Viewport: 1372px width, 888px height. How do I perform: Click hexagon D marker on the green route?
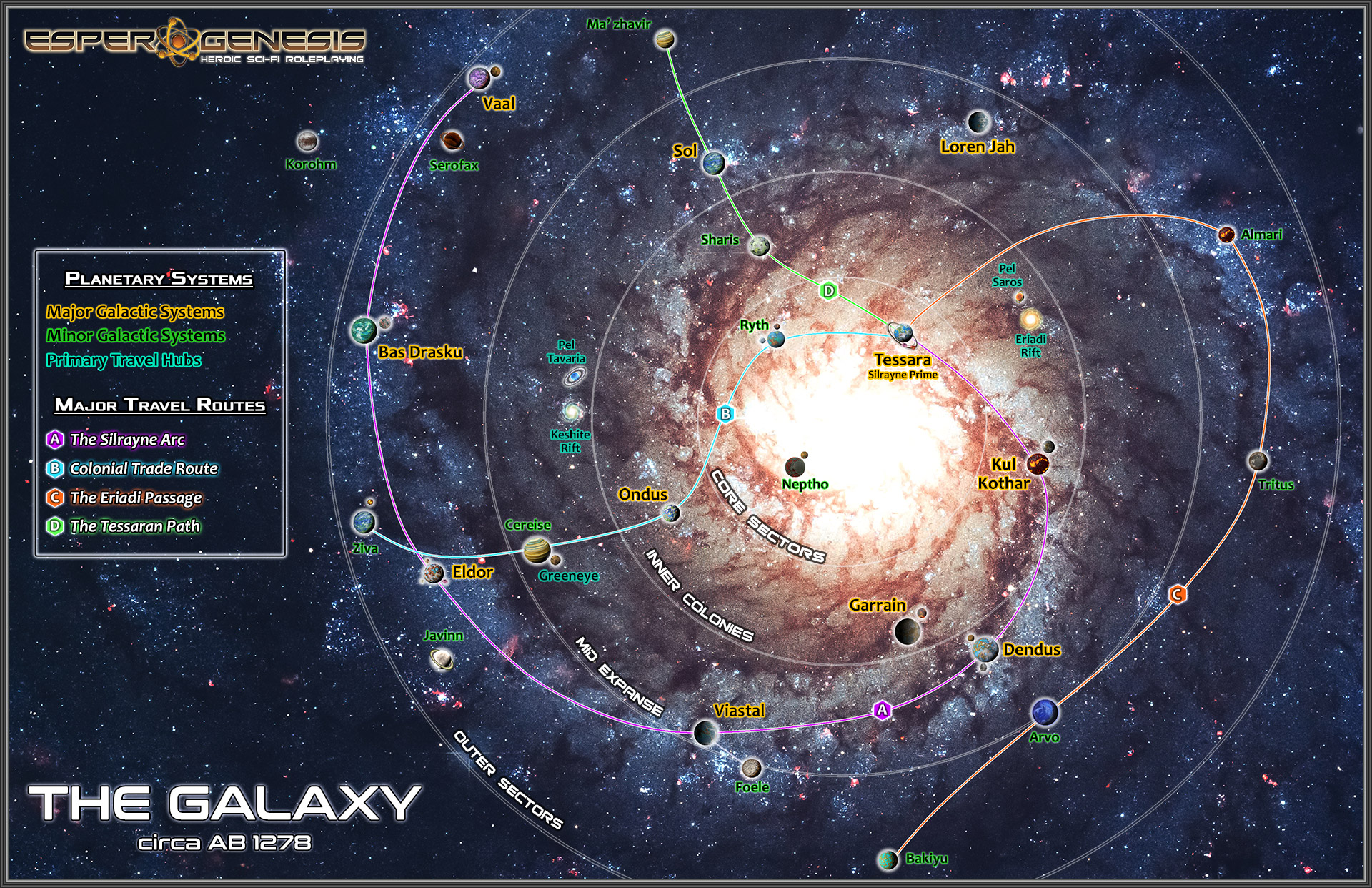pos(829,291)
